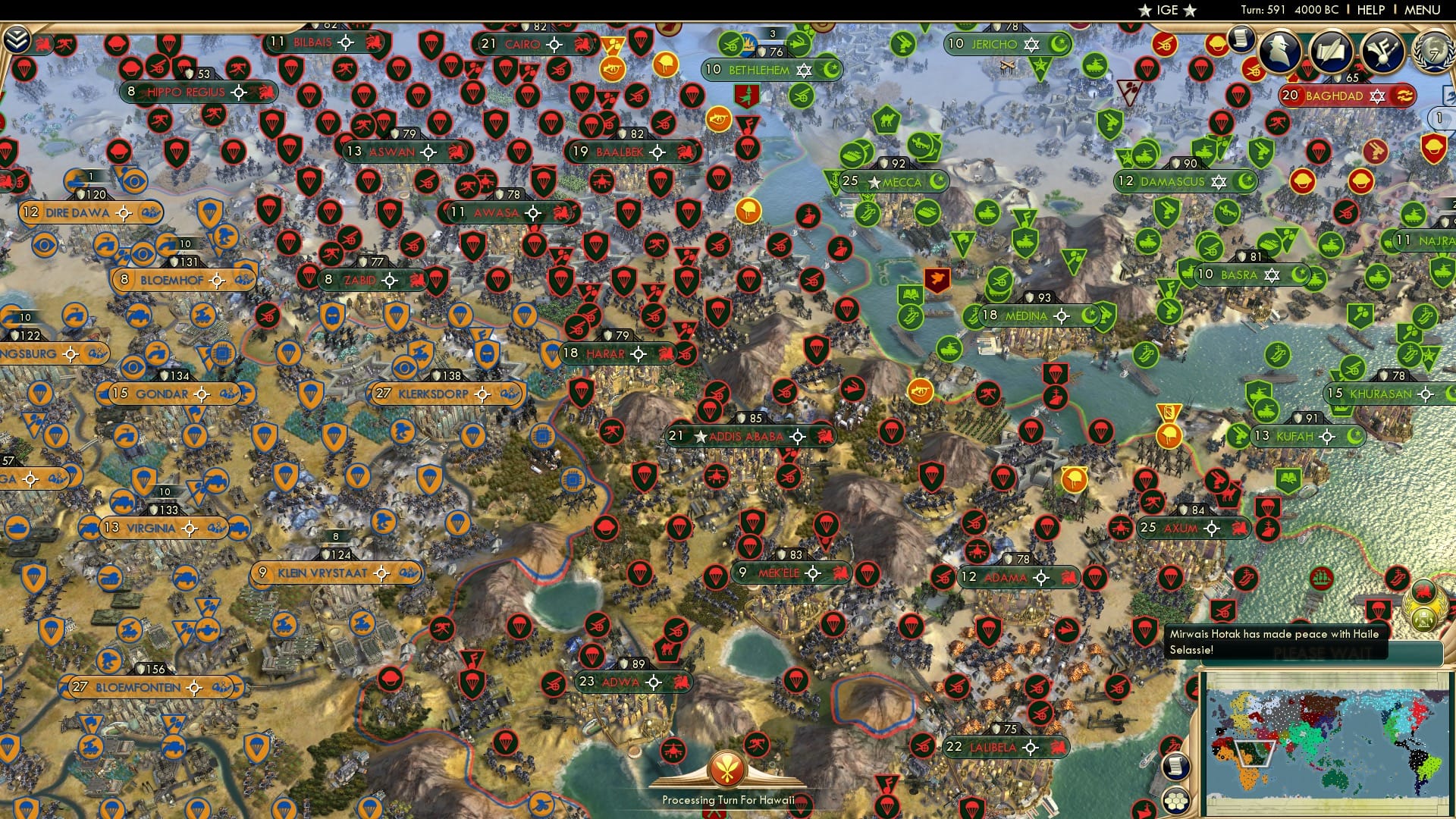1456x819 pixels.
Task: Open the Espionage overview spy icon
Action: 1280,52
